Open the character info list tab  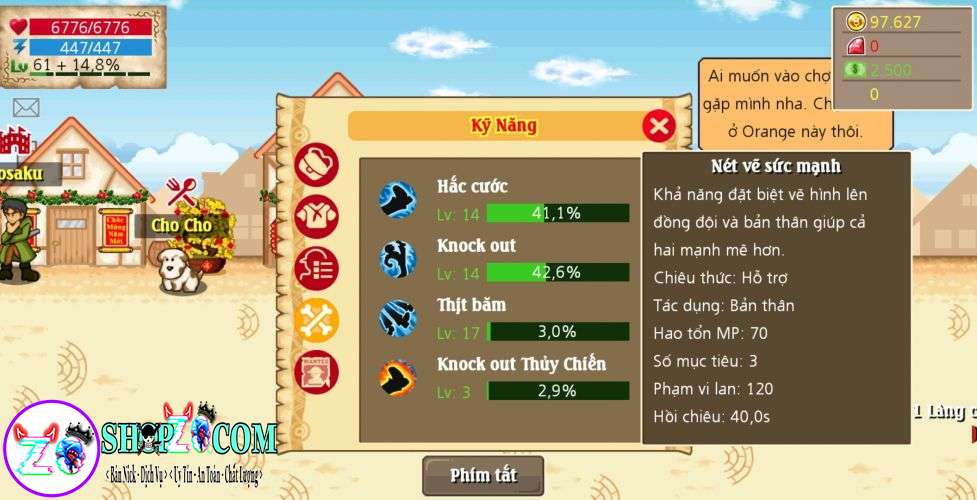pyautogui.click(x=316, y=268)
